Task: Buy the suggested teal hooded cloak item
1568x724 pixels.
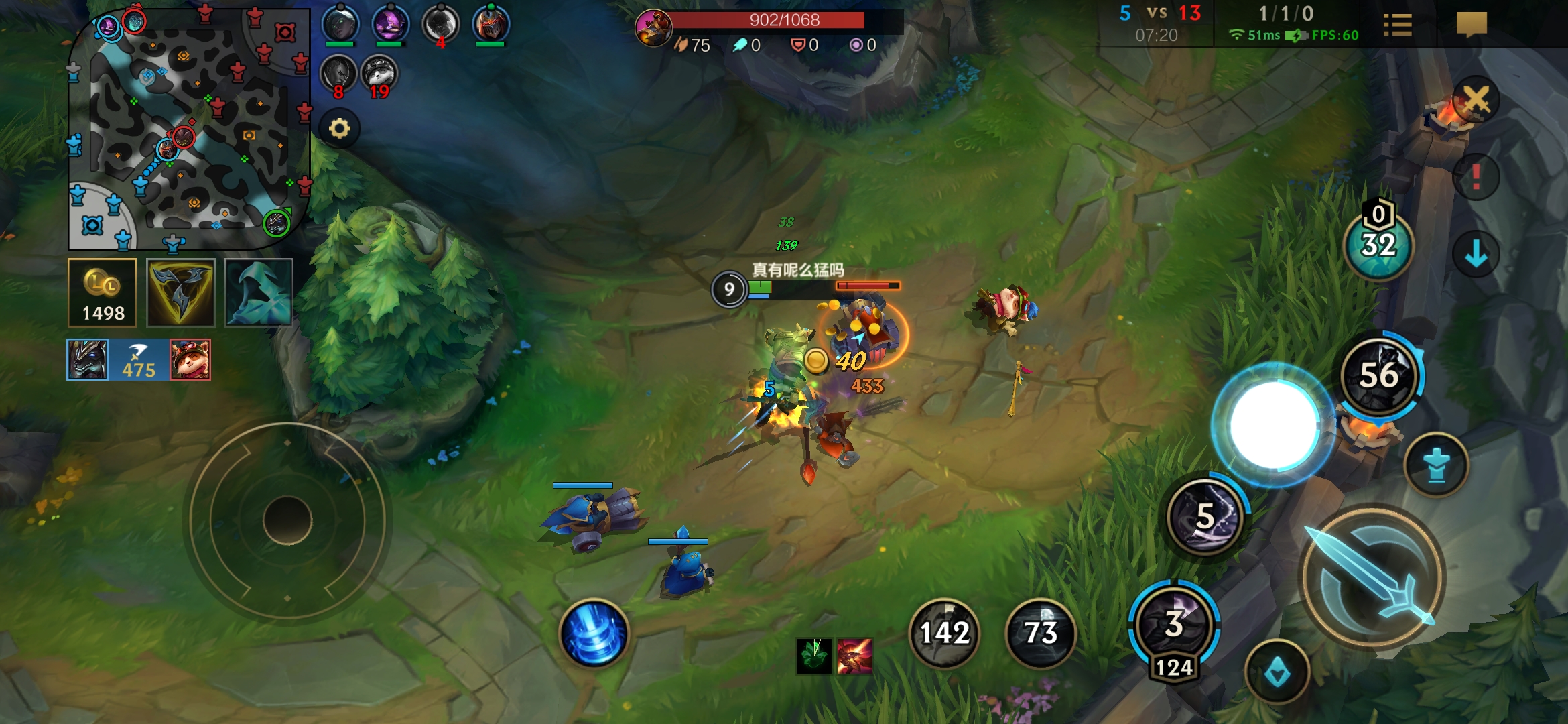Action: pos(259,293)
